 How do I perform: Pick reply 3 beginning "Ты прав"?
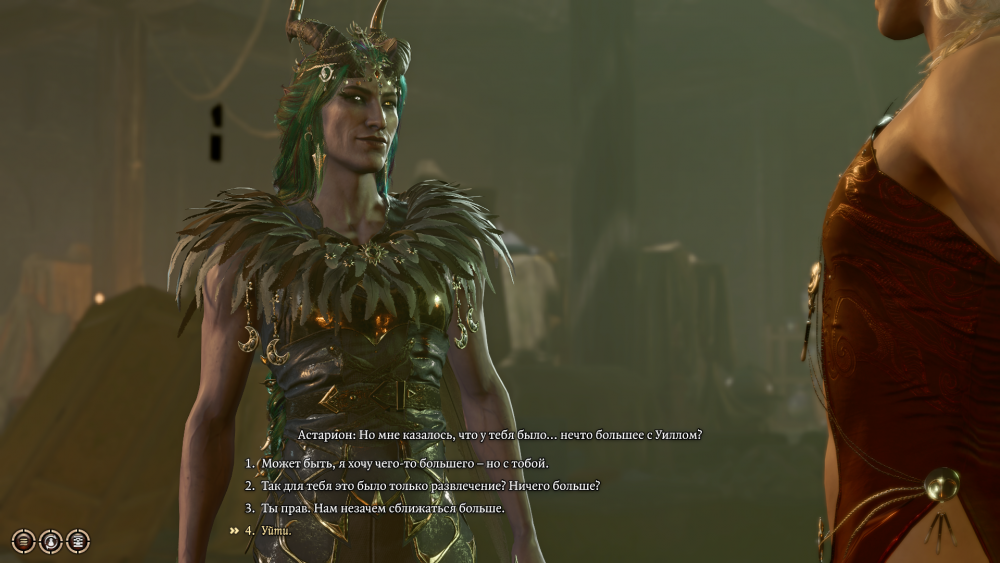pos(383,508)
